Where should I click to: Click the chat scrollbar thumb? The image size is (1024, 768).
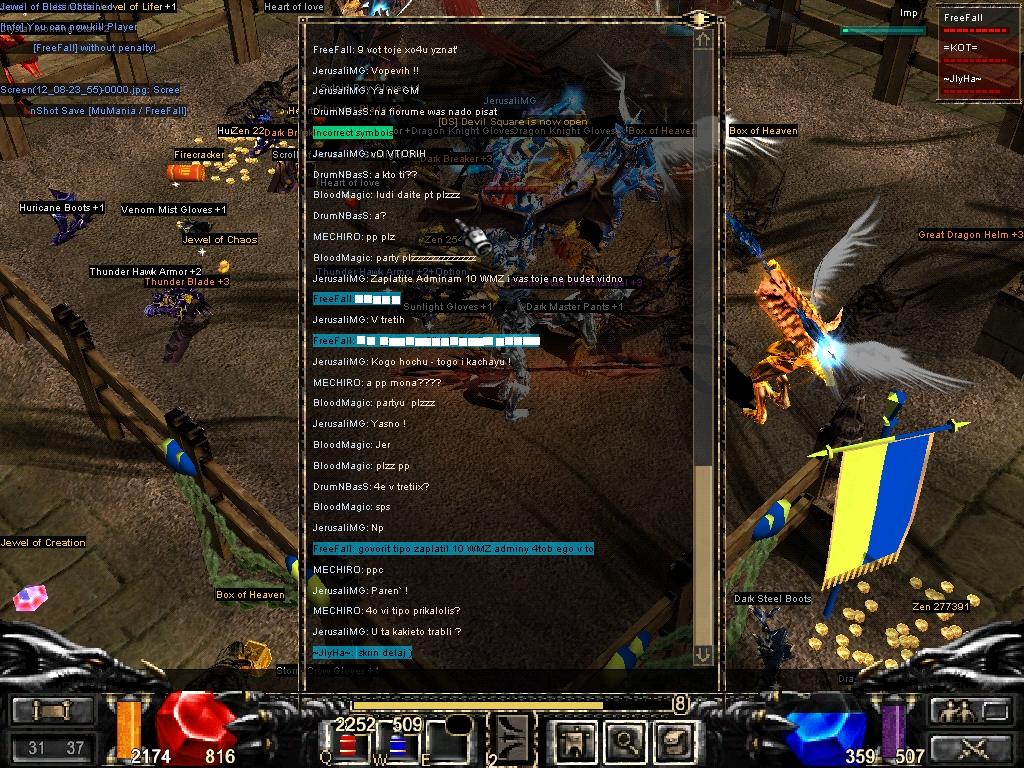tap(703, 554)
